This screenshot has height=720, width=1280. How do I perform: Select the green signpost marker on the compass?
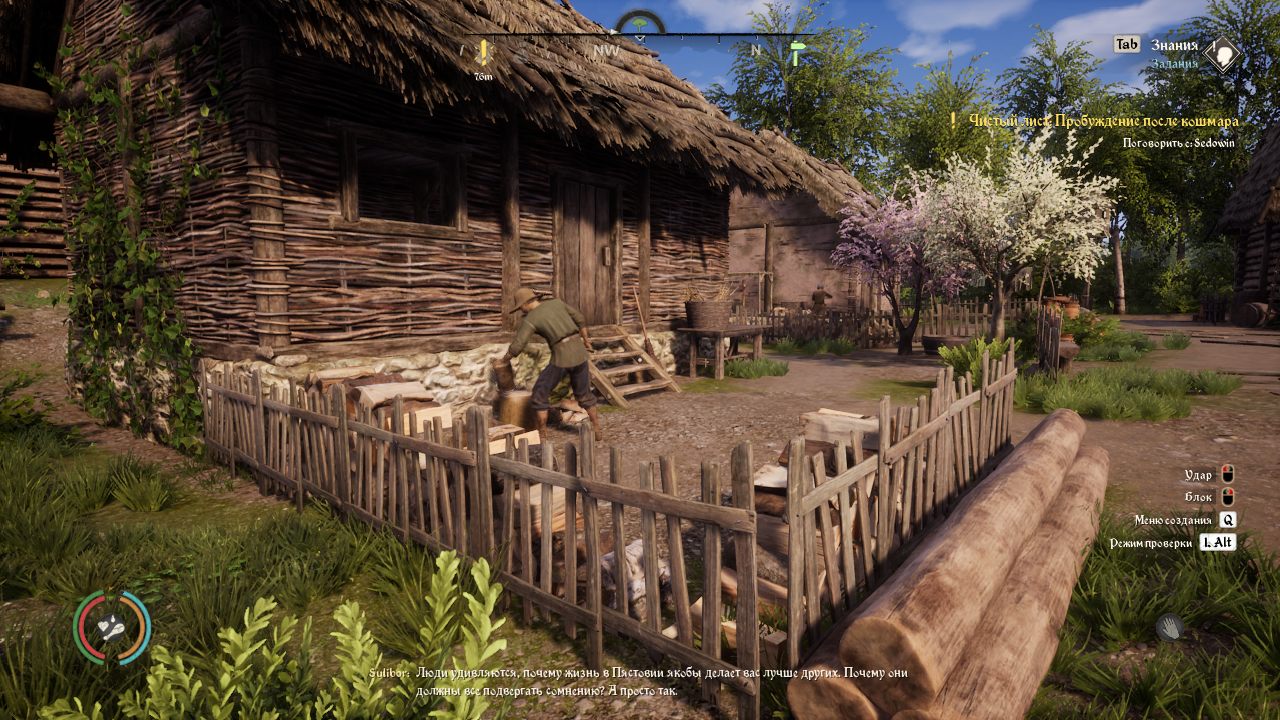pos(796,53)
